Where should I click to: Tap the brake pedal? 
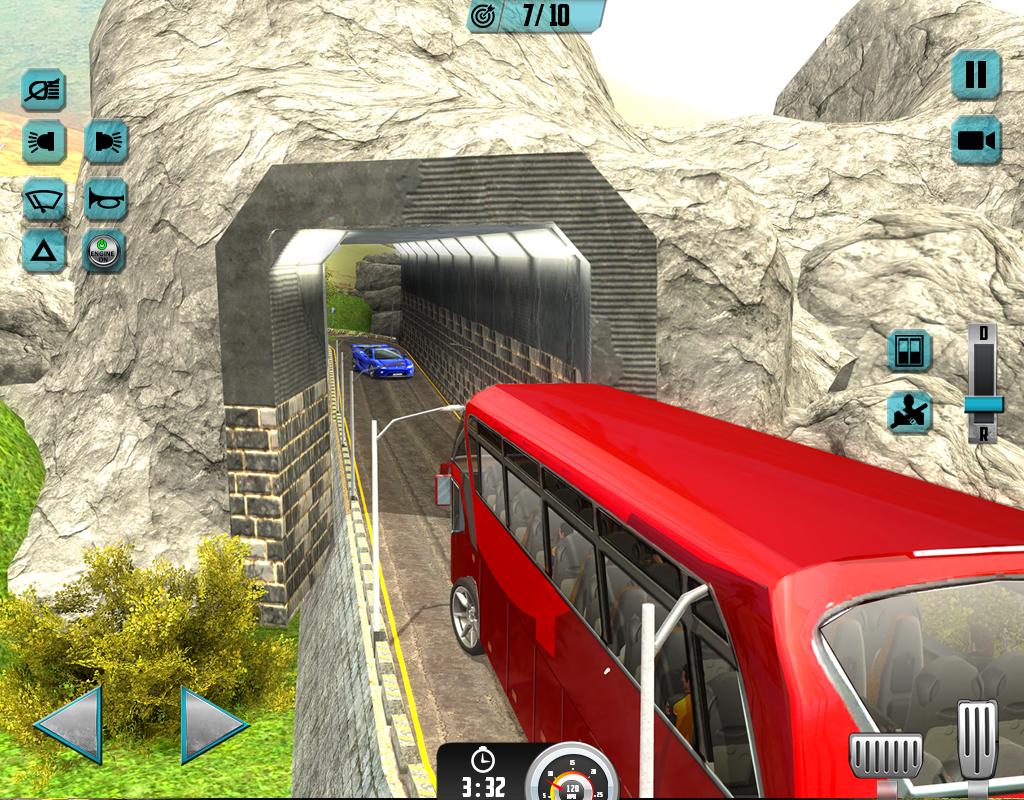[x=885, y=755]
